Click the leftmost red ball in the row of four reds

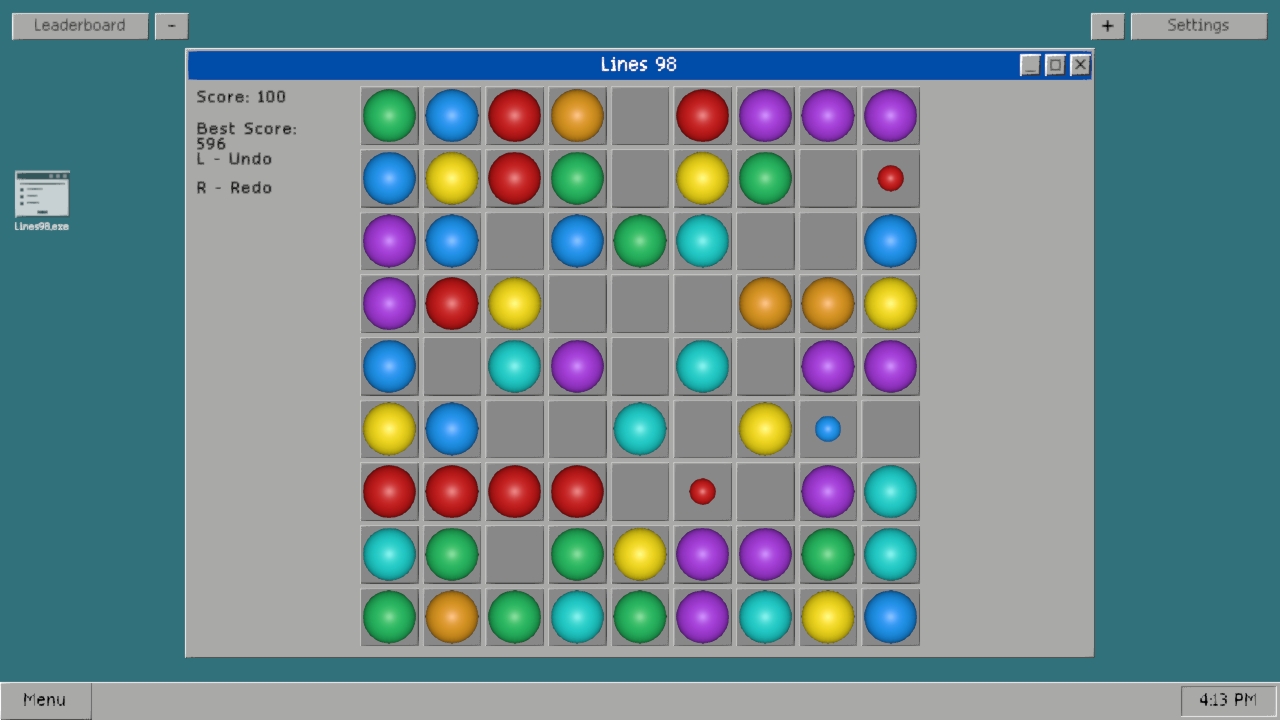tap(389, 491)
